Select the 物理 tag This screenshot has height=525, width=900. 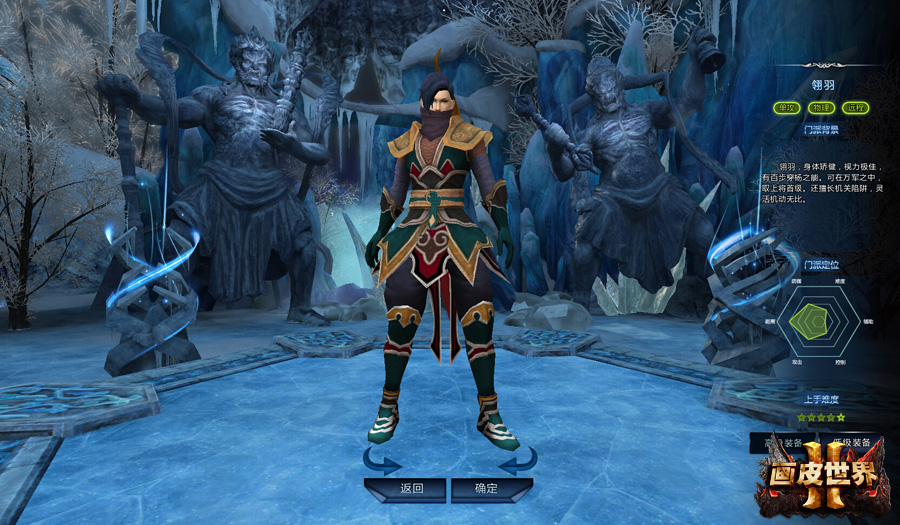pyautogui.click(x=821, y=108)
